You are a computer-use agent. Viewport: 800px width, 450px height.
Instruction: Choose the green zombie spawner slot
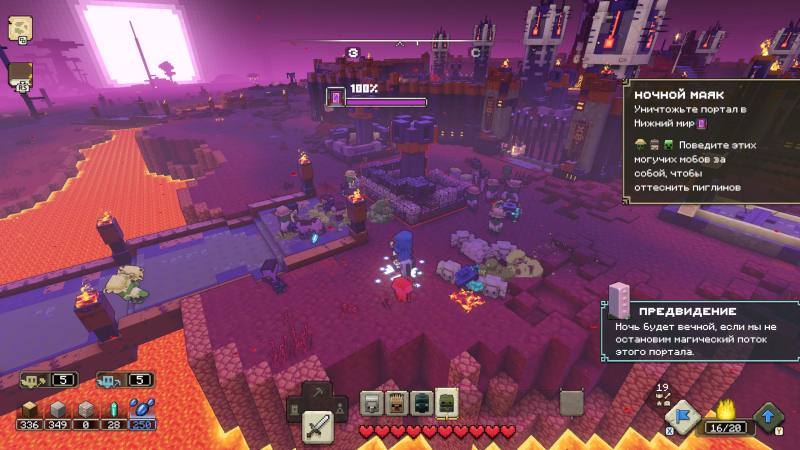(x=446, y=403)
